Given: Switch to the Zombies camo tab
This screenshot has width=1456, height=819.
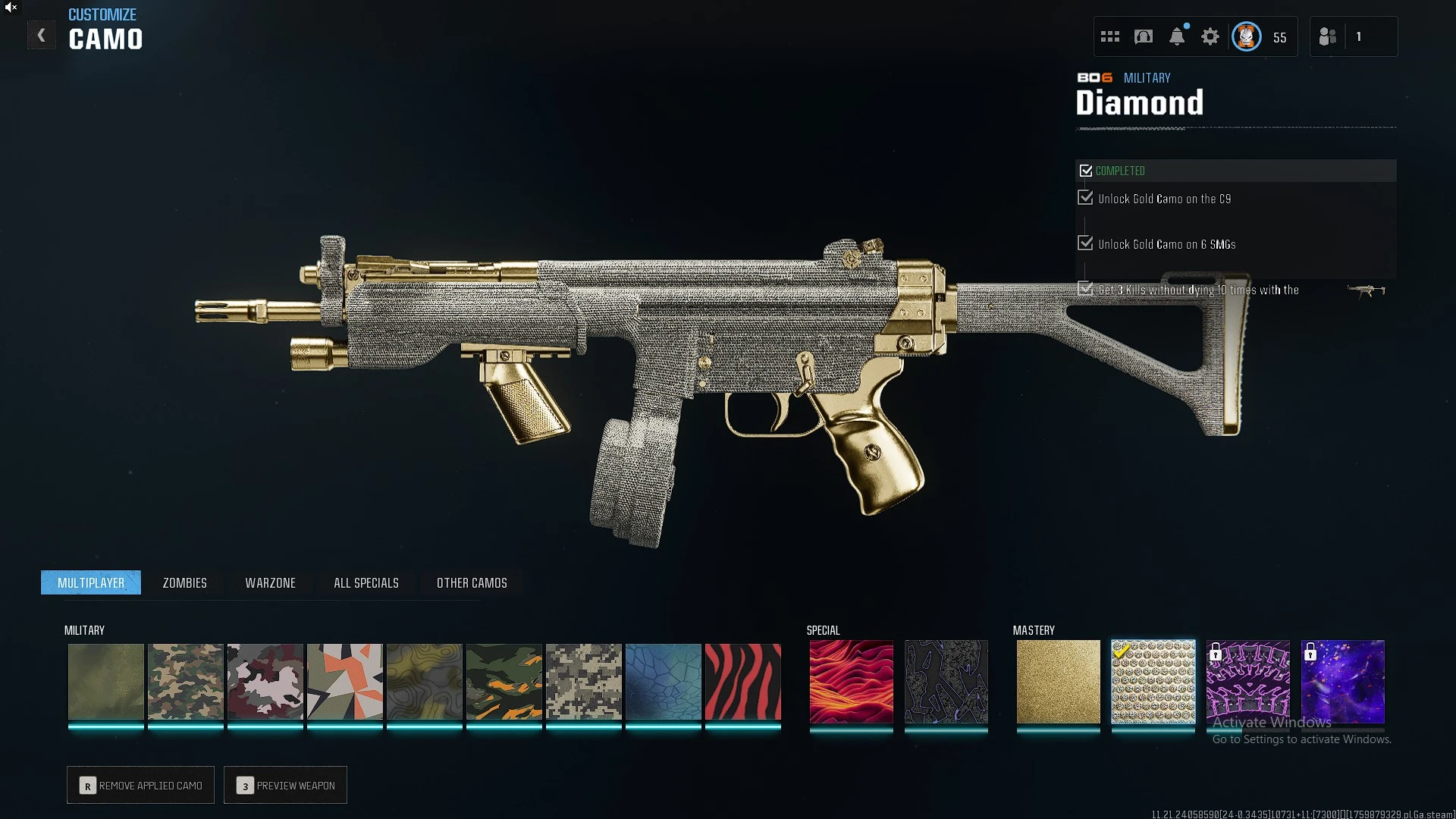Looking at the screenshot, I should (x=184, y=582).
